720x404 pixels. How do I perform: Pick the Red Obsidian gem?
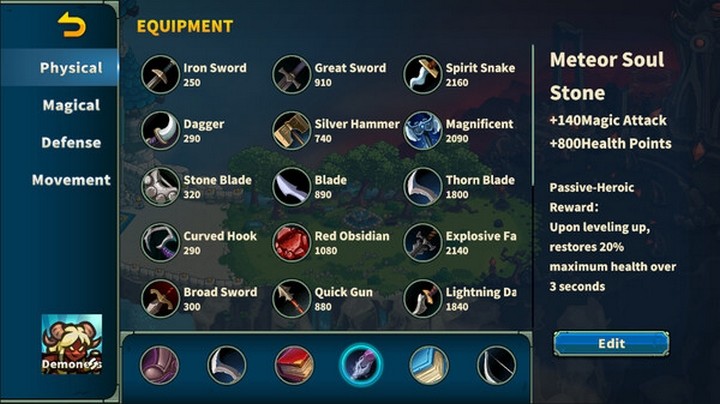292,242
